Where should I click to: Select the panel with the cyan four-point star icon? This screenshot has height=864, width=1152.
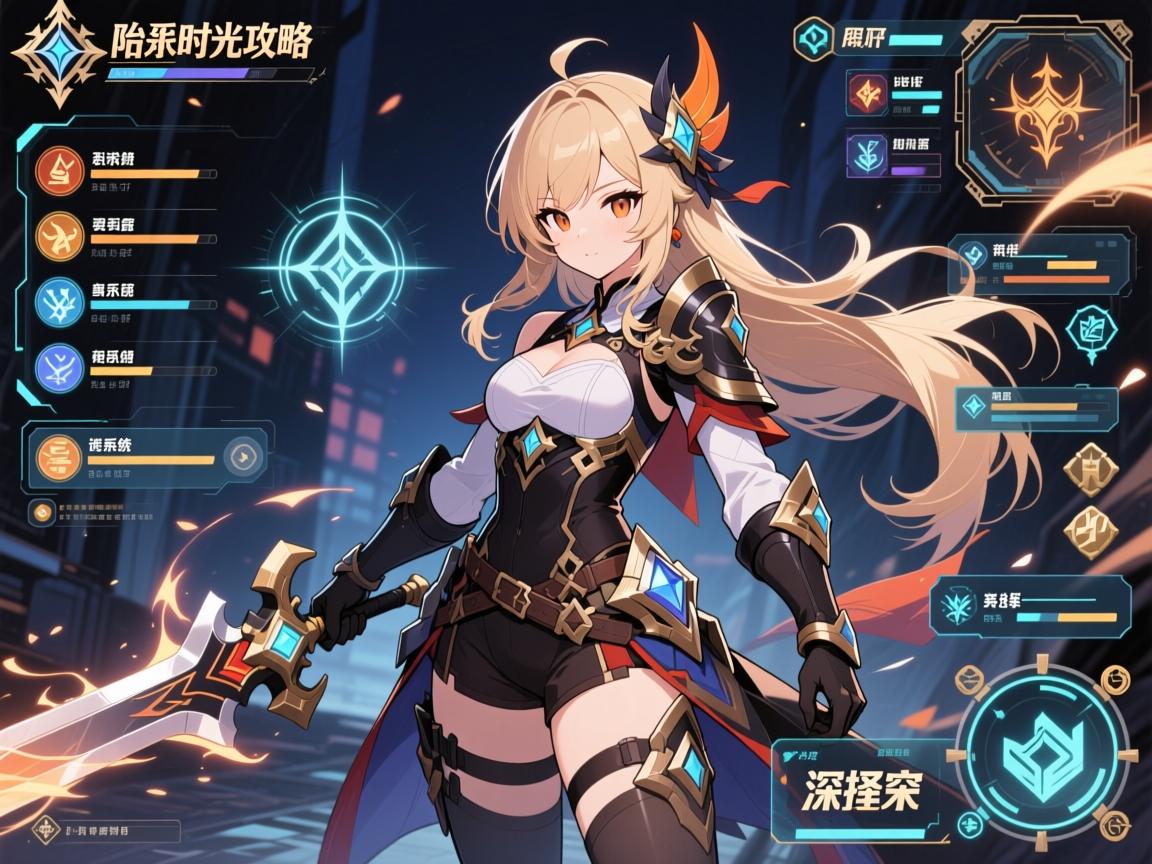(x=1035, y=408)
